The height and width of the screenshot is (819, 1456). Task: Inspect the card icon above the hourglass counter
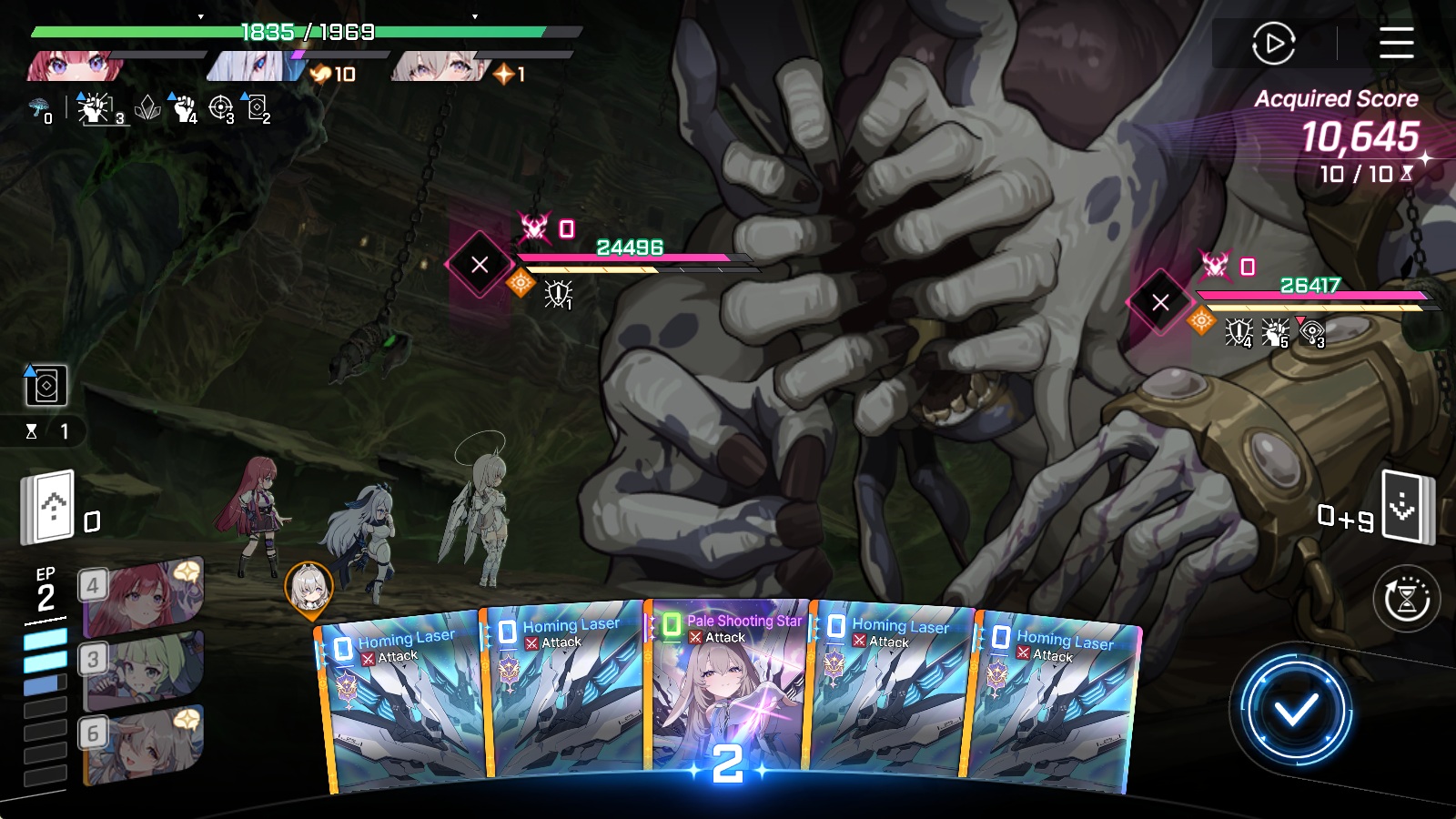45,386
